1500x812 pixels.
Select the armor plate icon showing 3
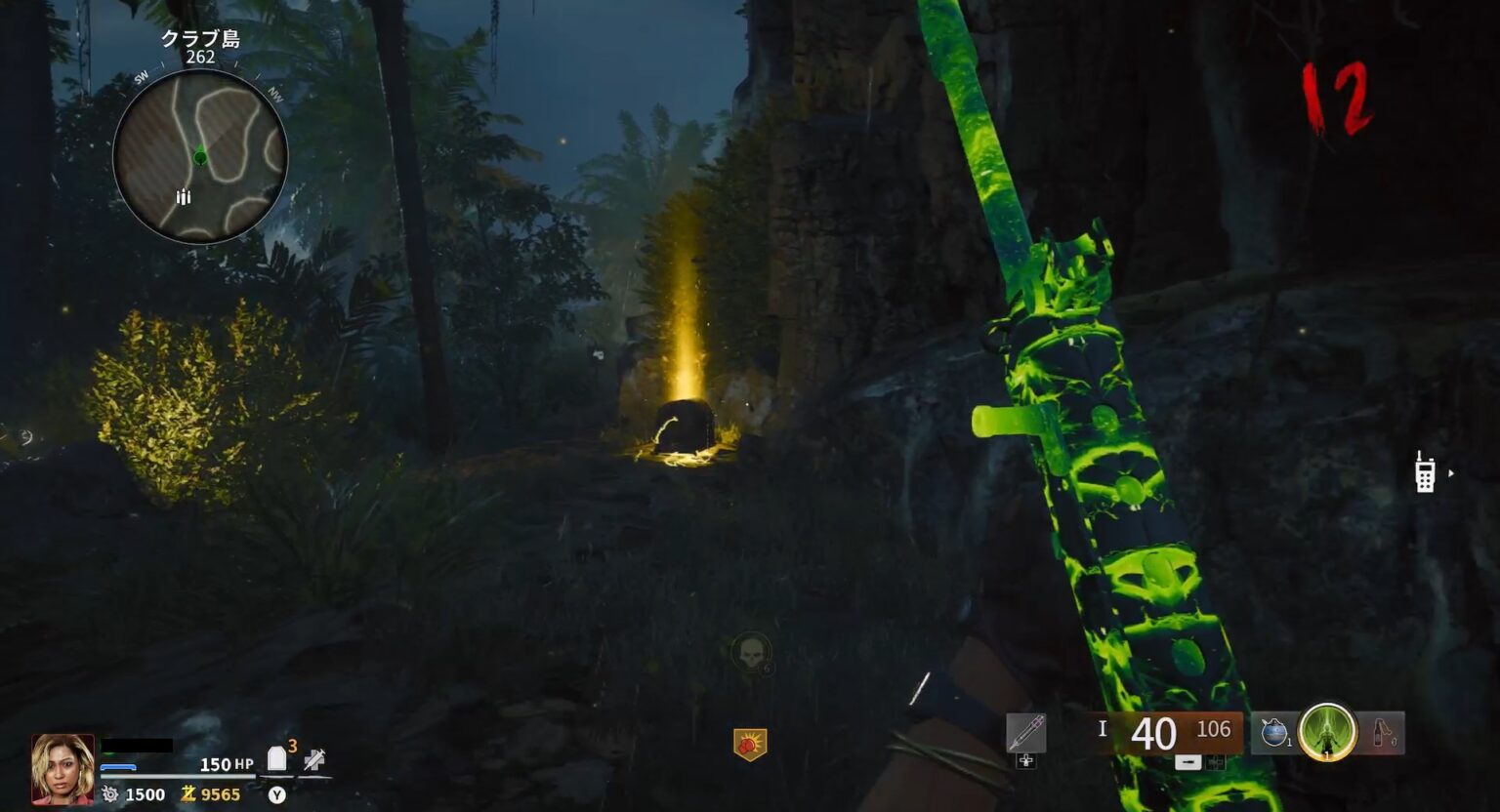[x=276, y=758]
